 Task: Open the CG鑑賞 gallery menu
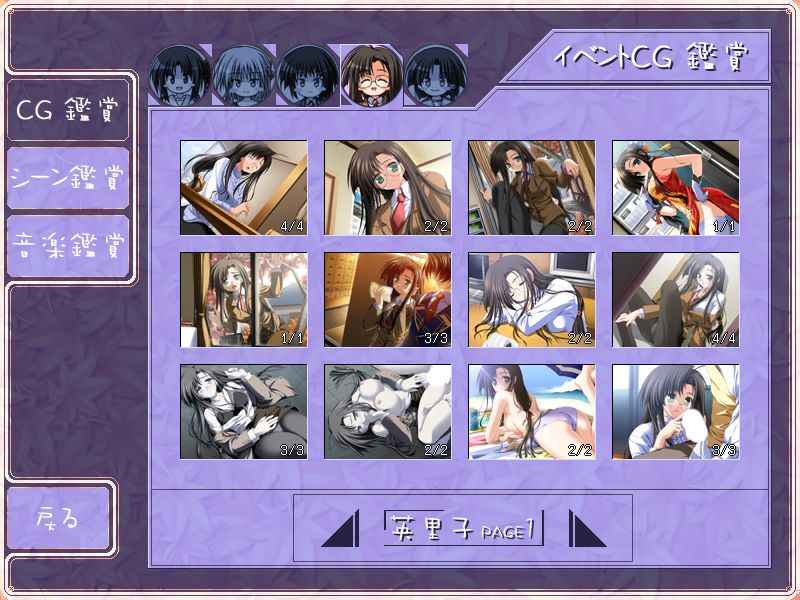(67, 109)
